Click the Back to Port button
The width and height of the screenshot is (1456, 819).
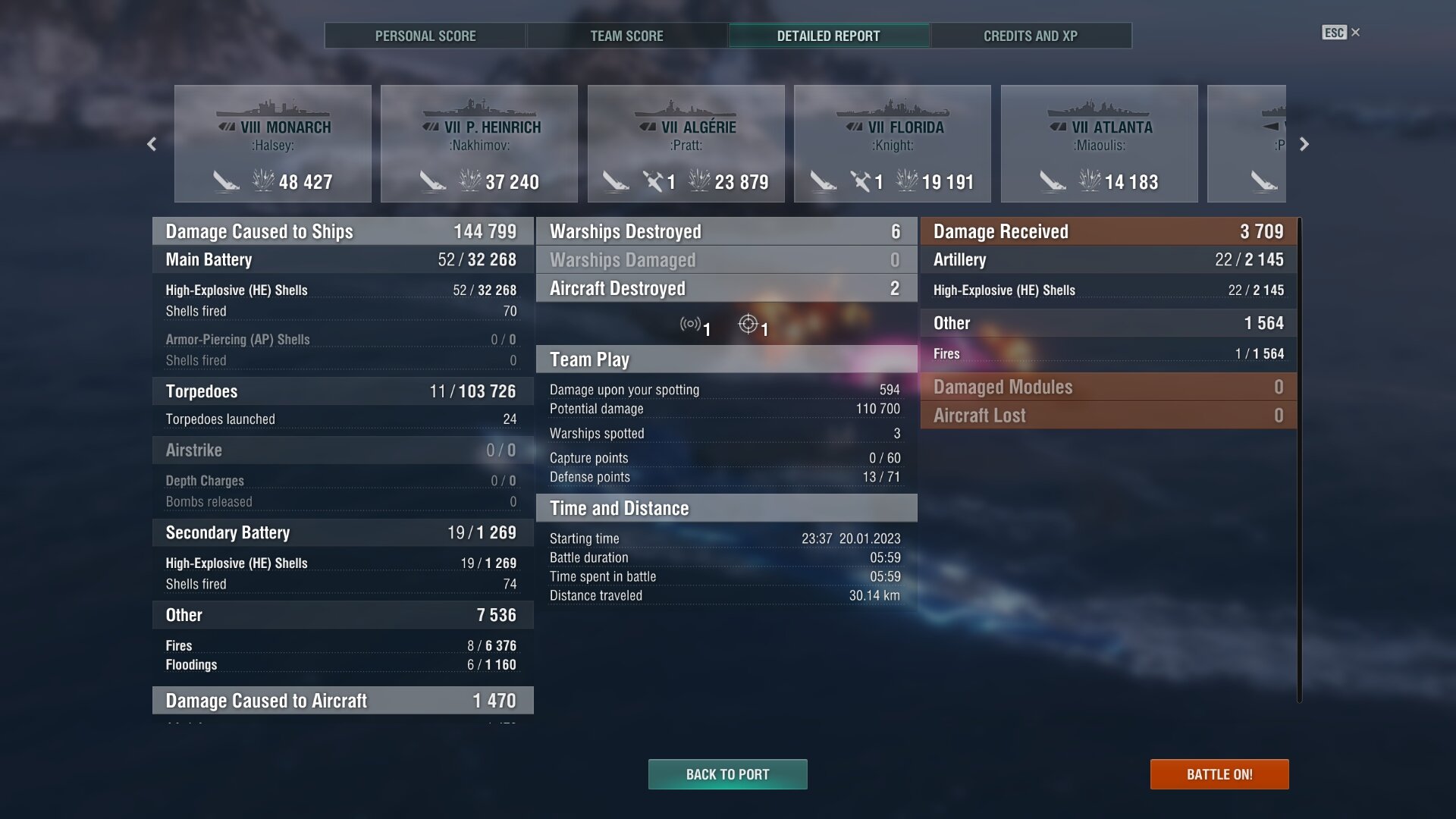click(727, 774)
